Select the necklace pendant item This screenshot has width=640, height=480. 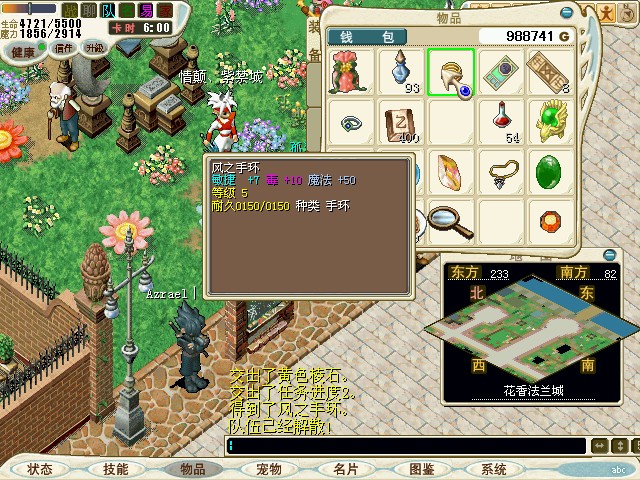click(501, 172)
